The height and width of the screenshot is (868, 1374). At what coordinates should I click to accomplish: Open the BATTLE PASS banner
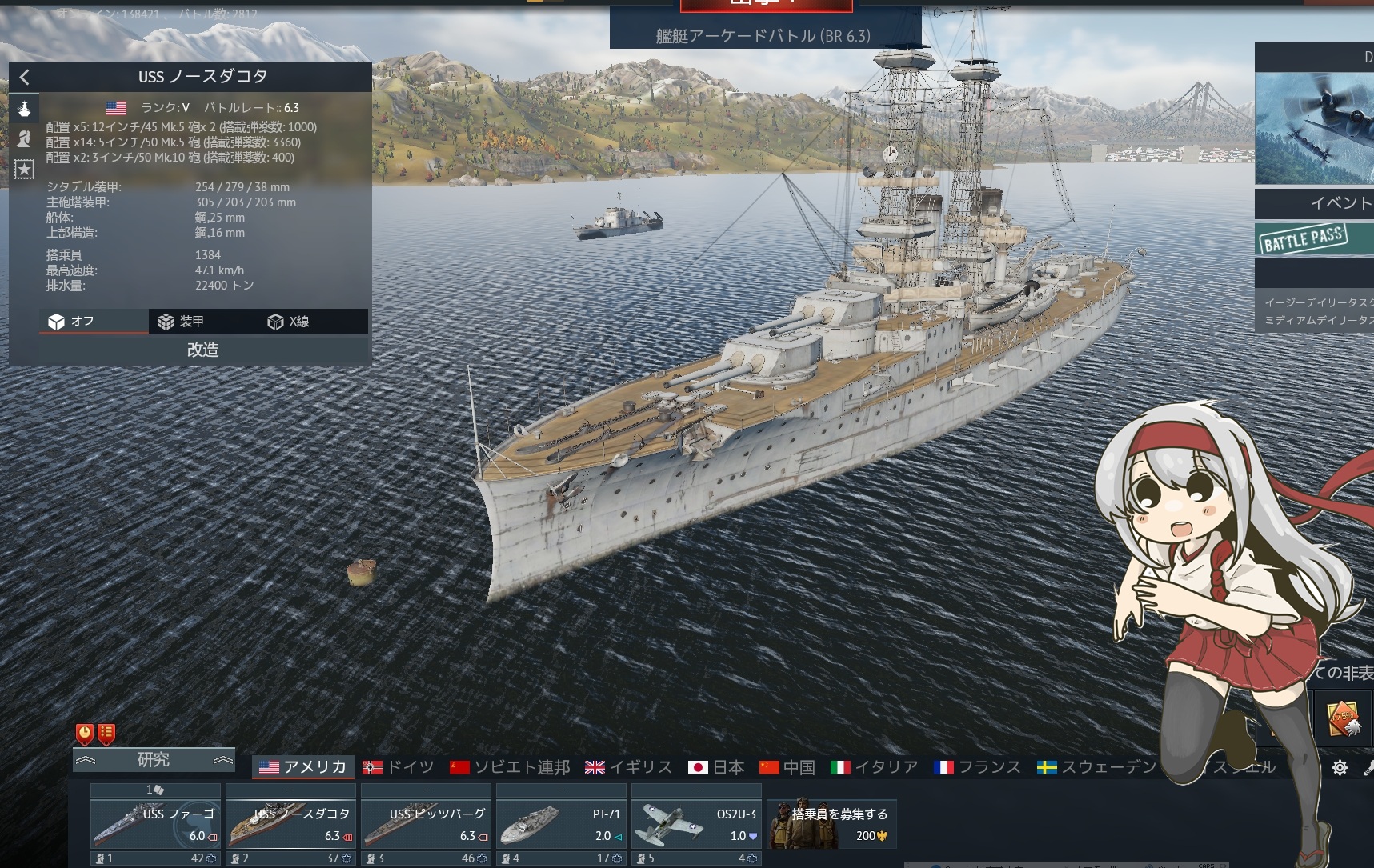pos(1312,239)
